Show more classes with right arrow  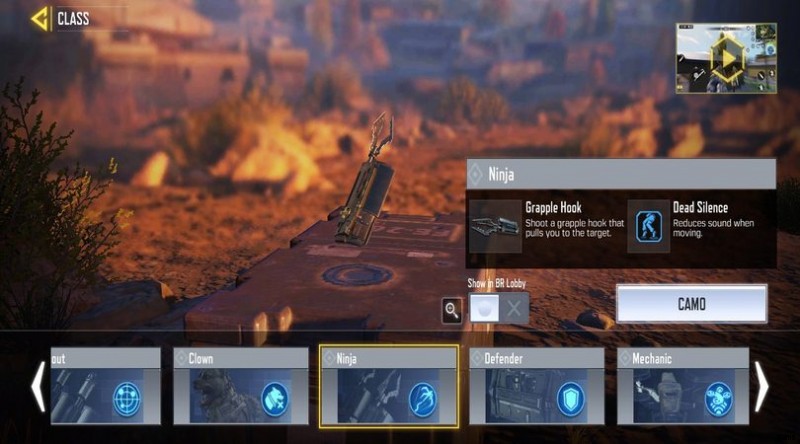click(762, 386)
